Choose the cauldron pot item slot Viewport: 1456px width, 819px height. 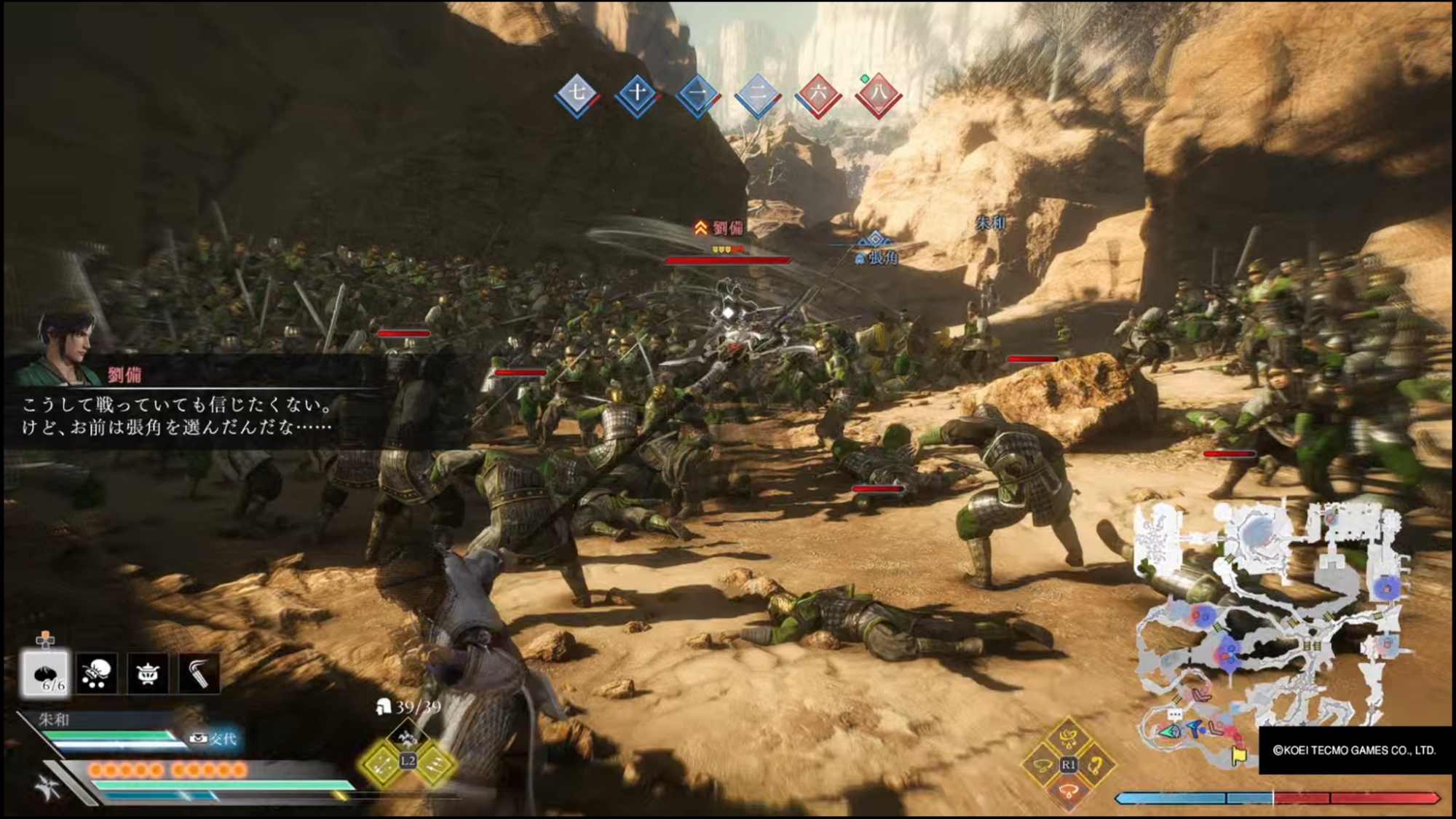148,673
